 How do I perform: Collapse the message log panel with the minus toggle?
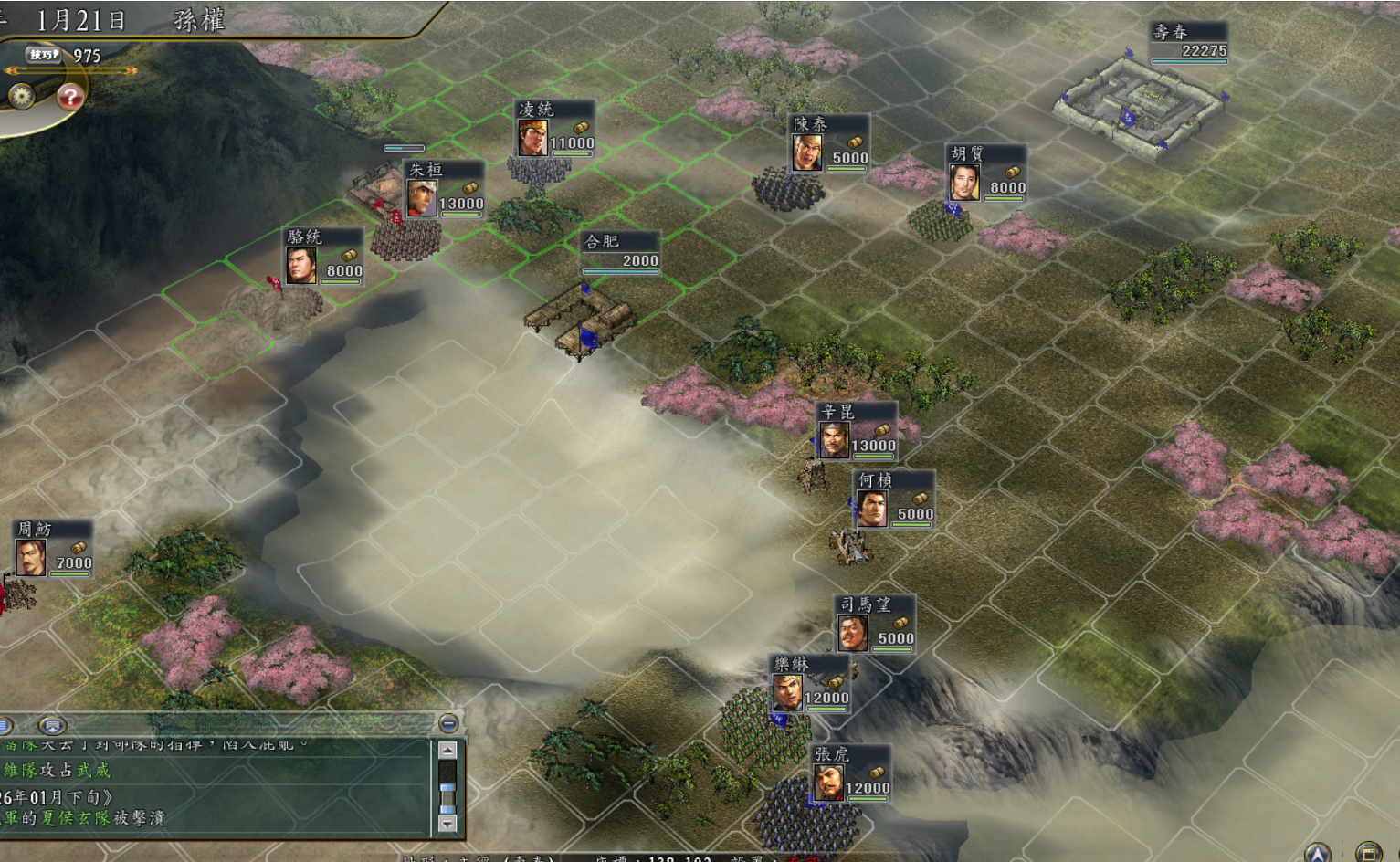tap(447, 723)
